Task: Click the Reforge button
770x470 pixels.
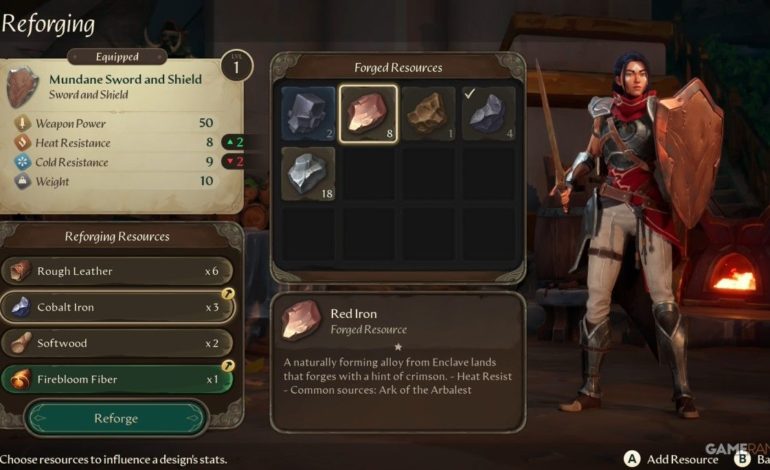Action: 116,418
